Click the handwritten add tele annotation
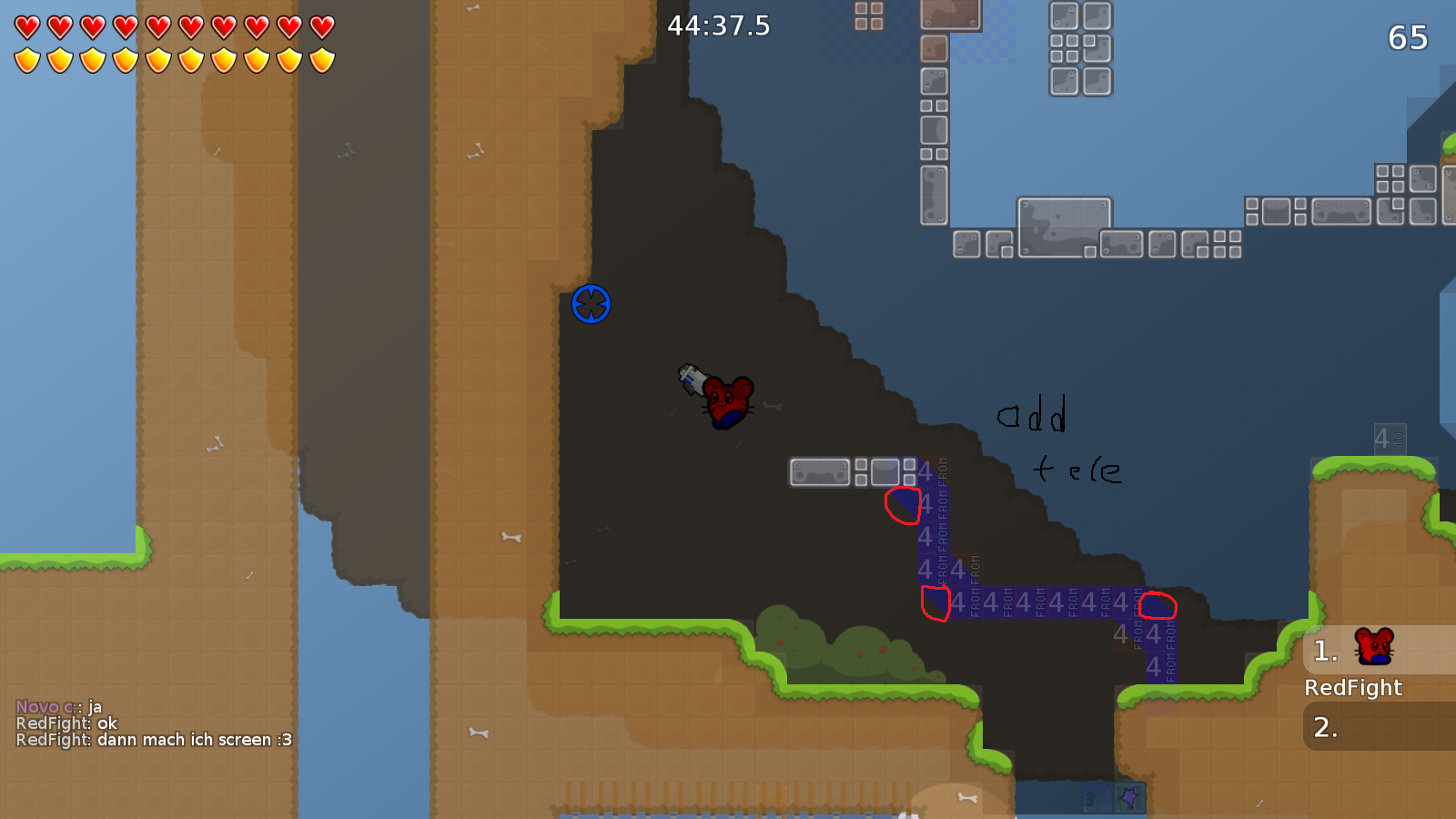 (x=1056, y=441)
